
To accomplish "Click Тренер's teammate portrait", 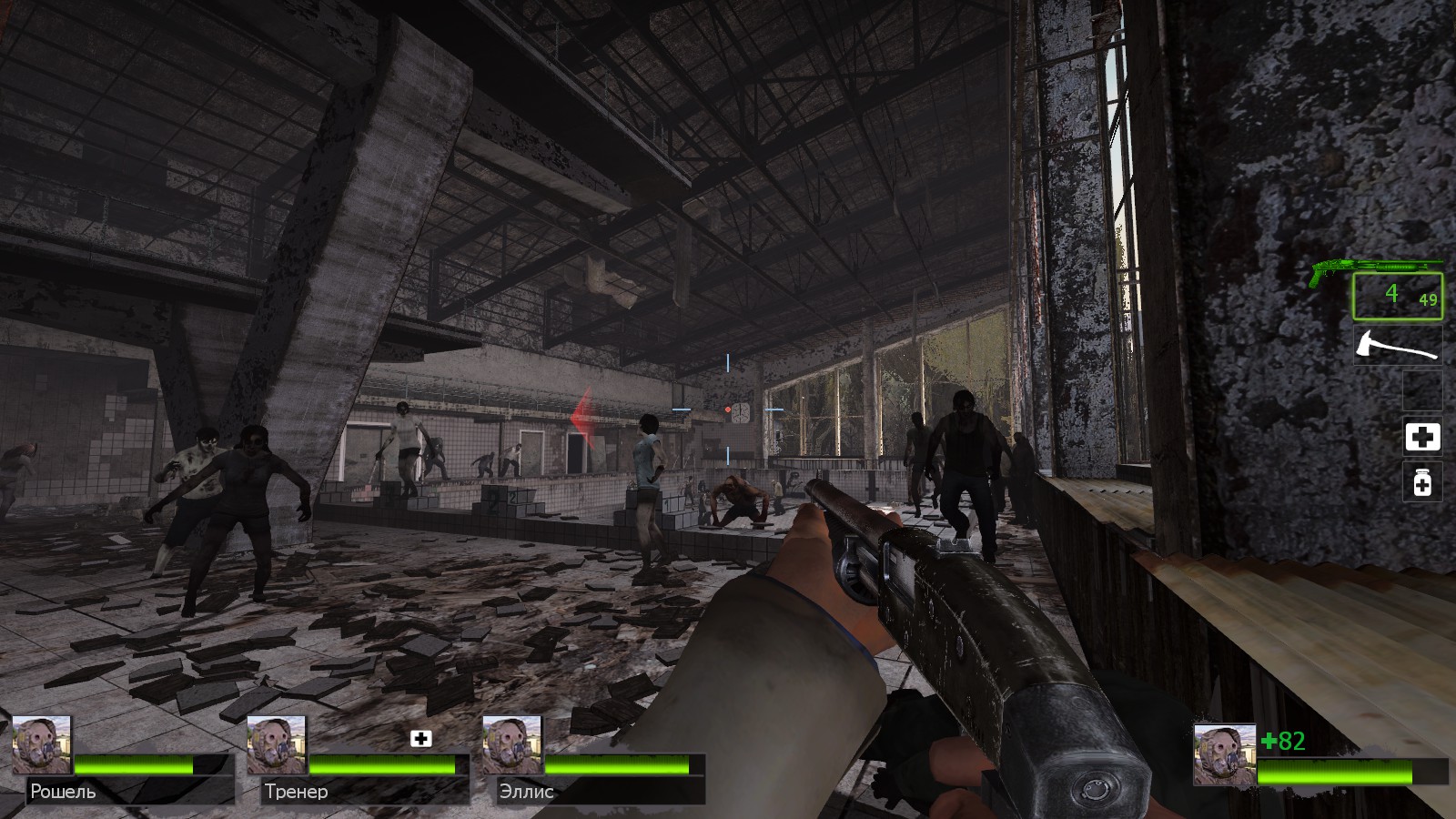I will [277, 744].
